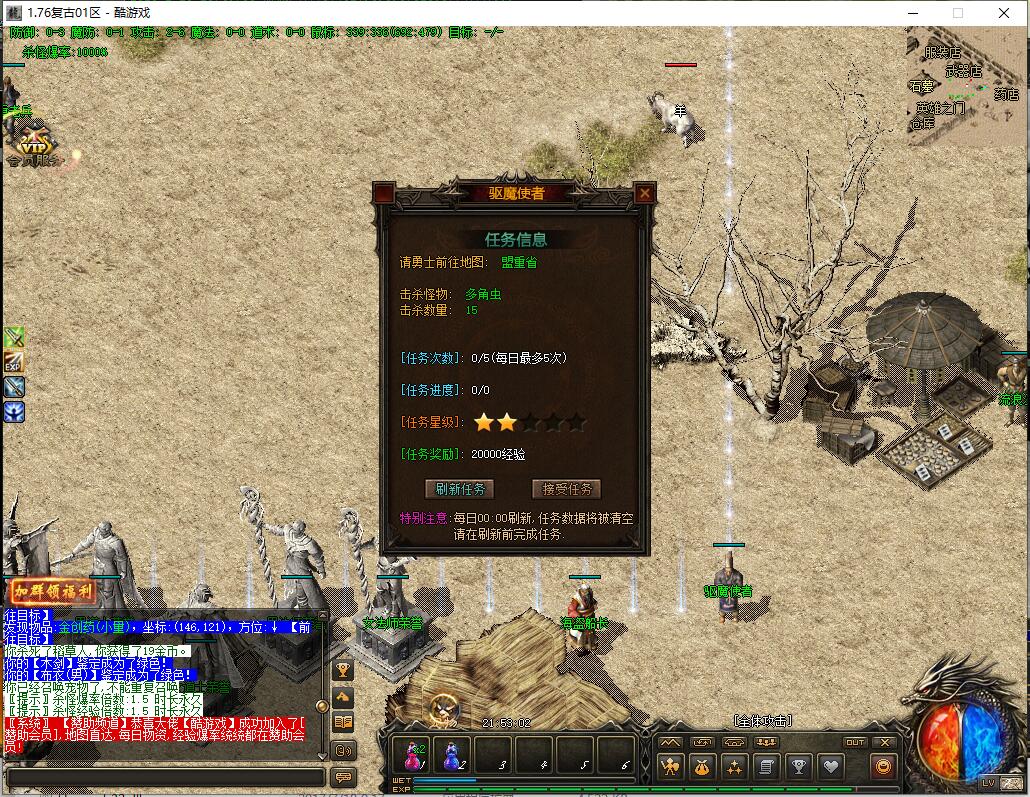Click the chat input field
Screen dimensions: 1030x797
(x=165, y=777)
